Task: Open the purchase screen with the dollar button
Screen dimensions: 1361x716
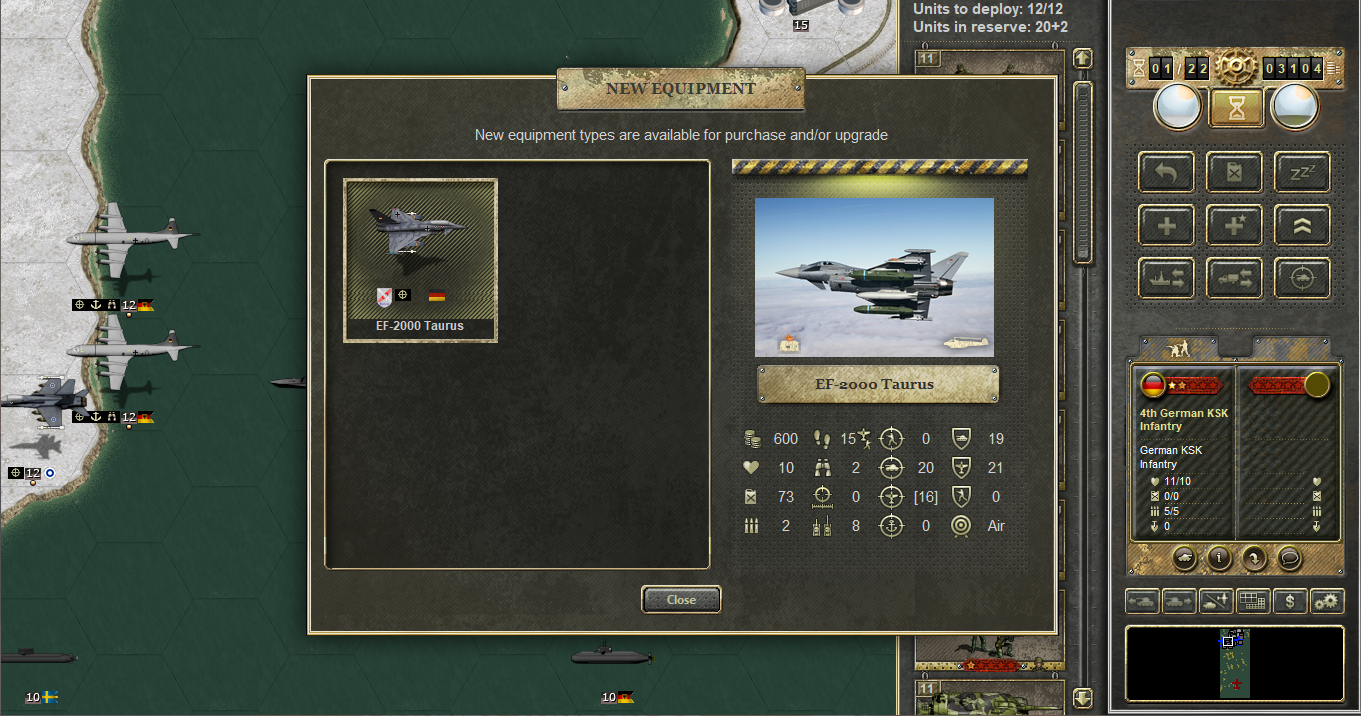Action: point(1290,601)
